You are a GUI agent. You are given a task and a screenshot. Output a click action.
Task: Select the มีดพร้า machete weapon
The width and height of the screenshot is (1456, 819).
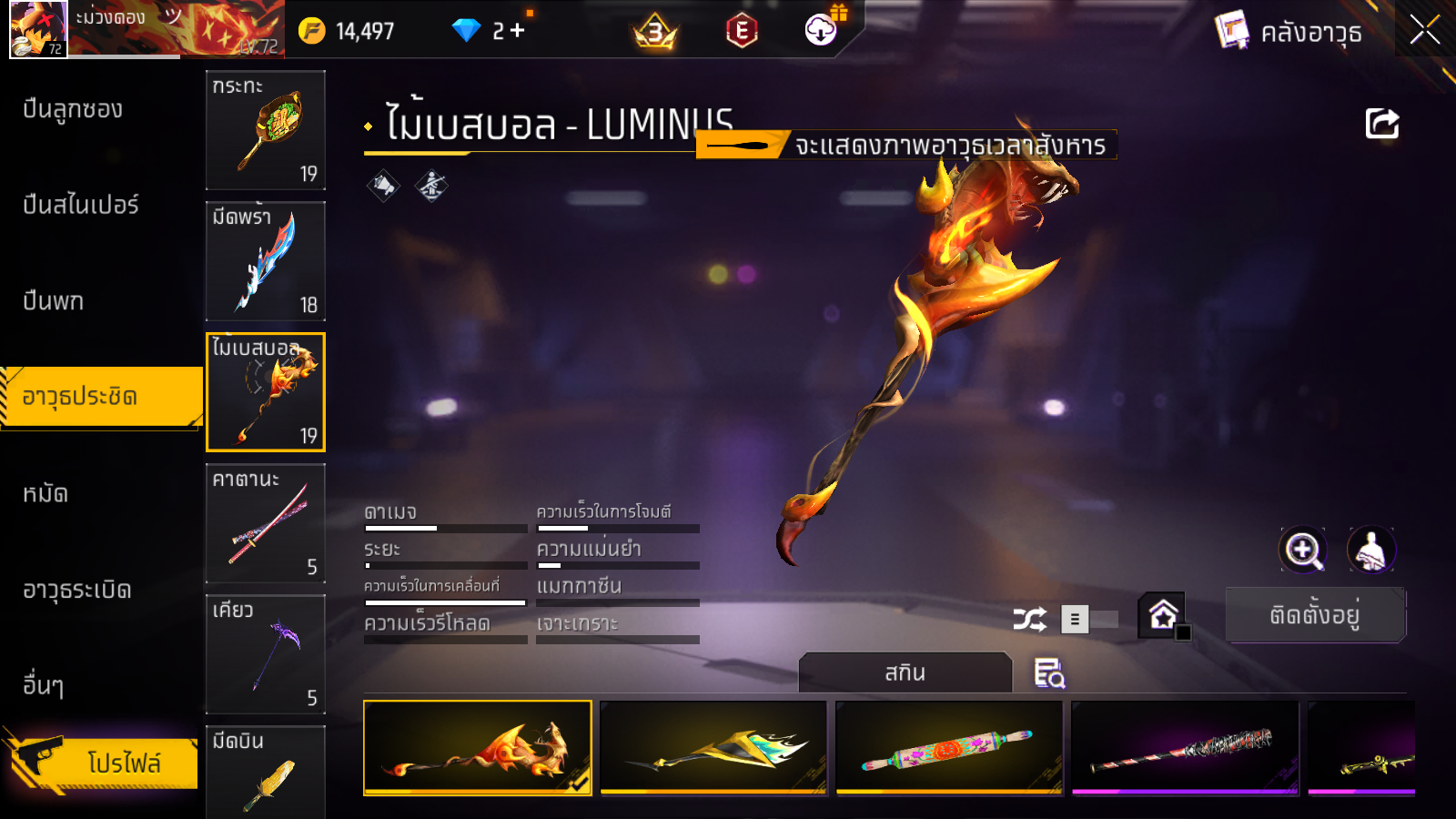click(x=265, y=261)
